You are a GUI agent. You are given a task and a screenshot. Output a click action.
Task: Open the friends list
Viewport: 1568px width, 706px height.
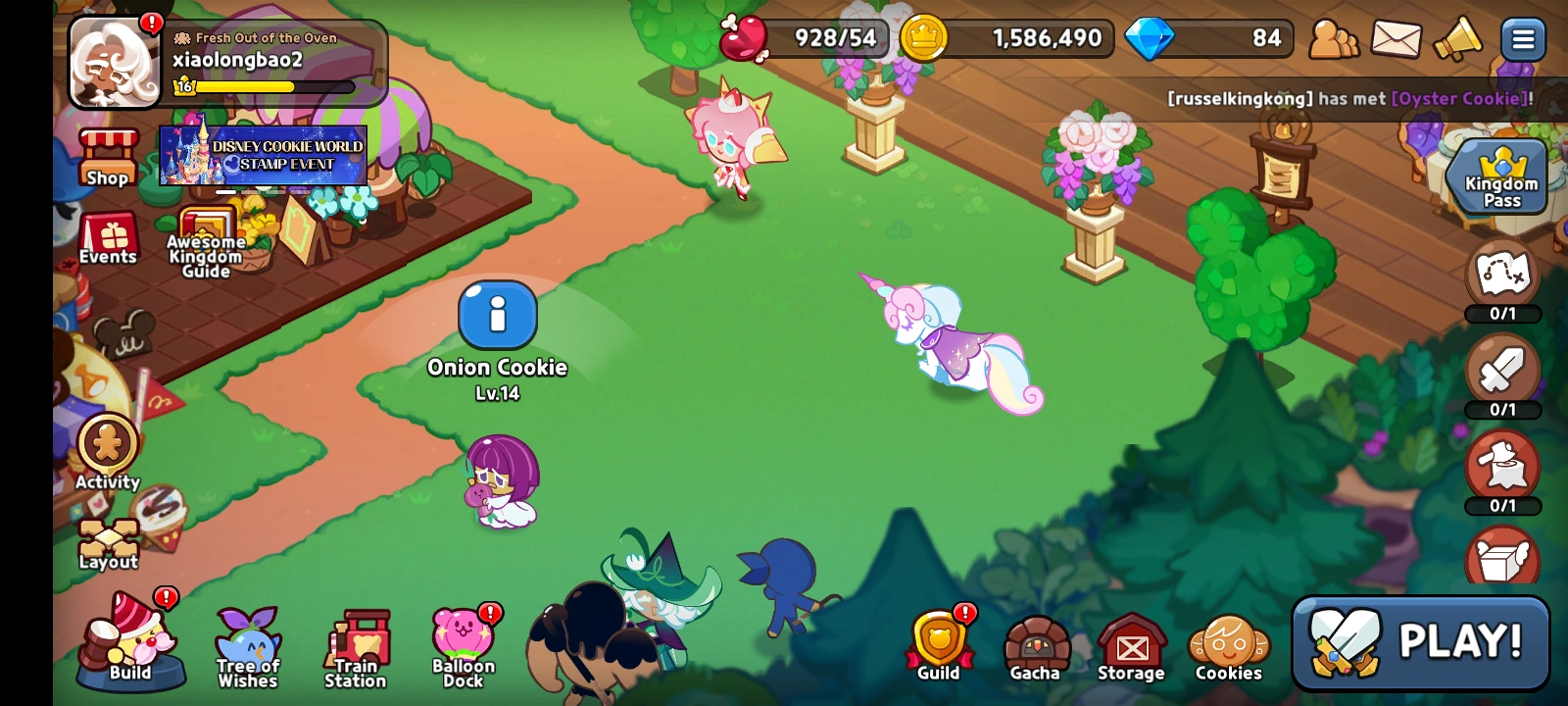coord(1333,39)
